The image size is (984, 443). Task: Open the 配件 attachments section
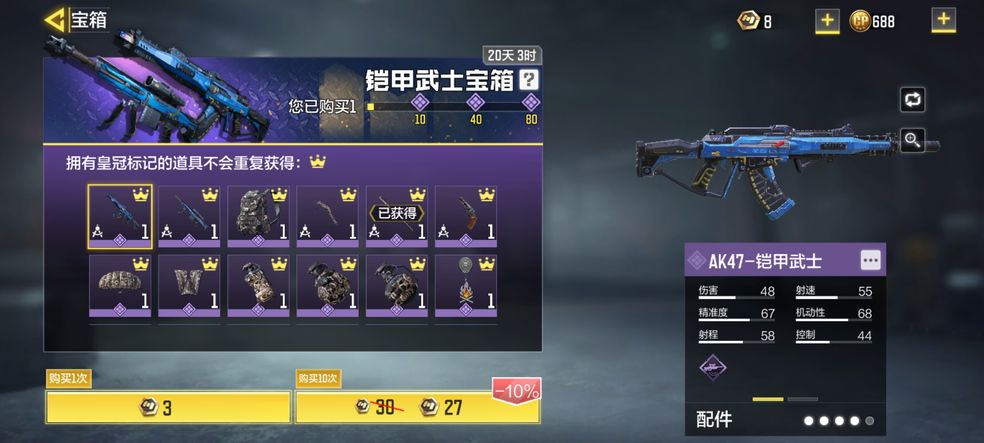coord(715,419)
